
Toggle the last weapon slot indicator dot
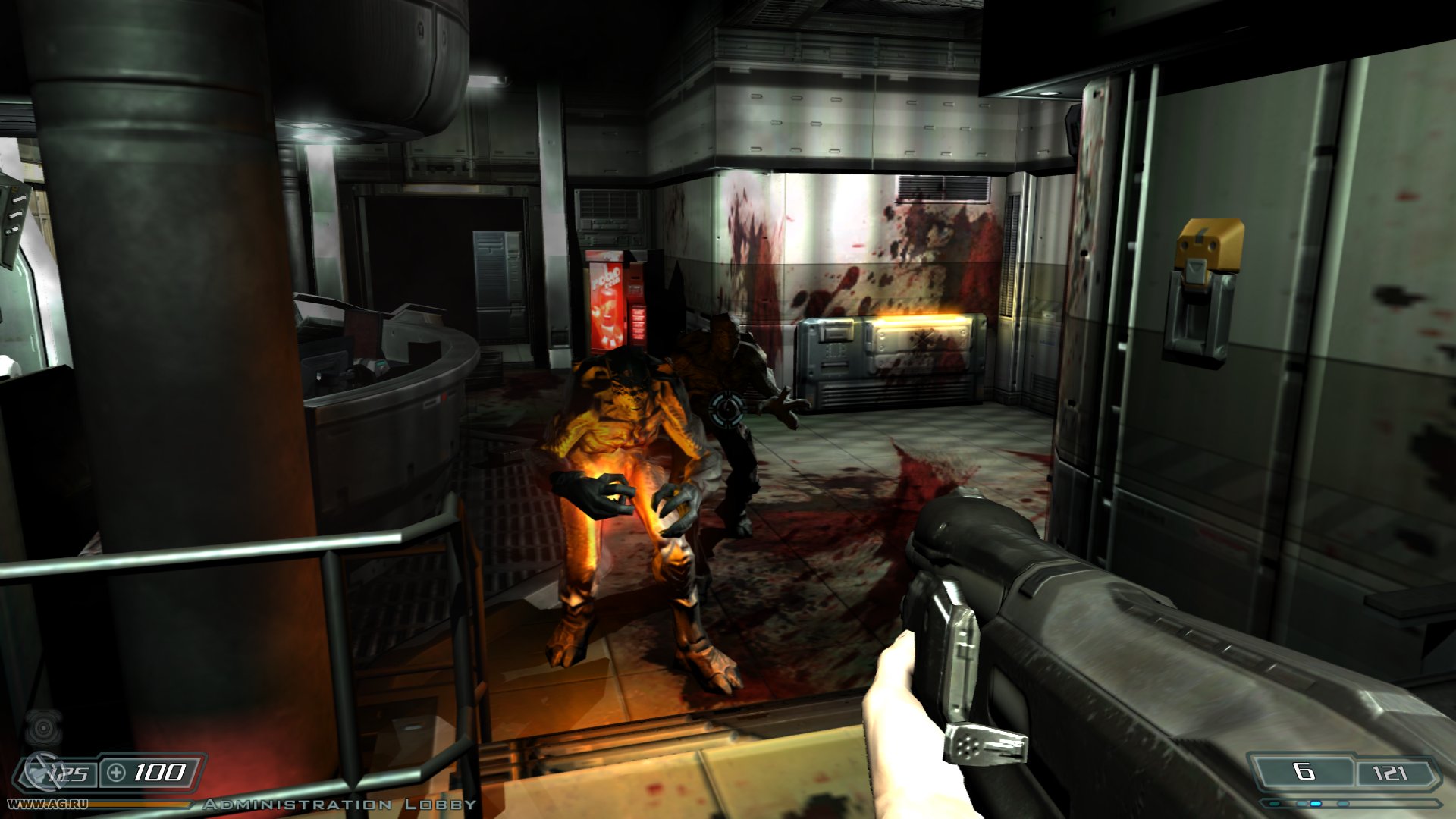1341,804
